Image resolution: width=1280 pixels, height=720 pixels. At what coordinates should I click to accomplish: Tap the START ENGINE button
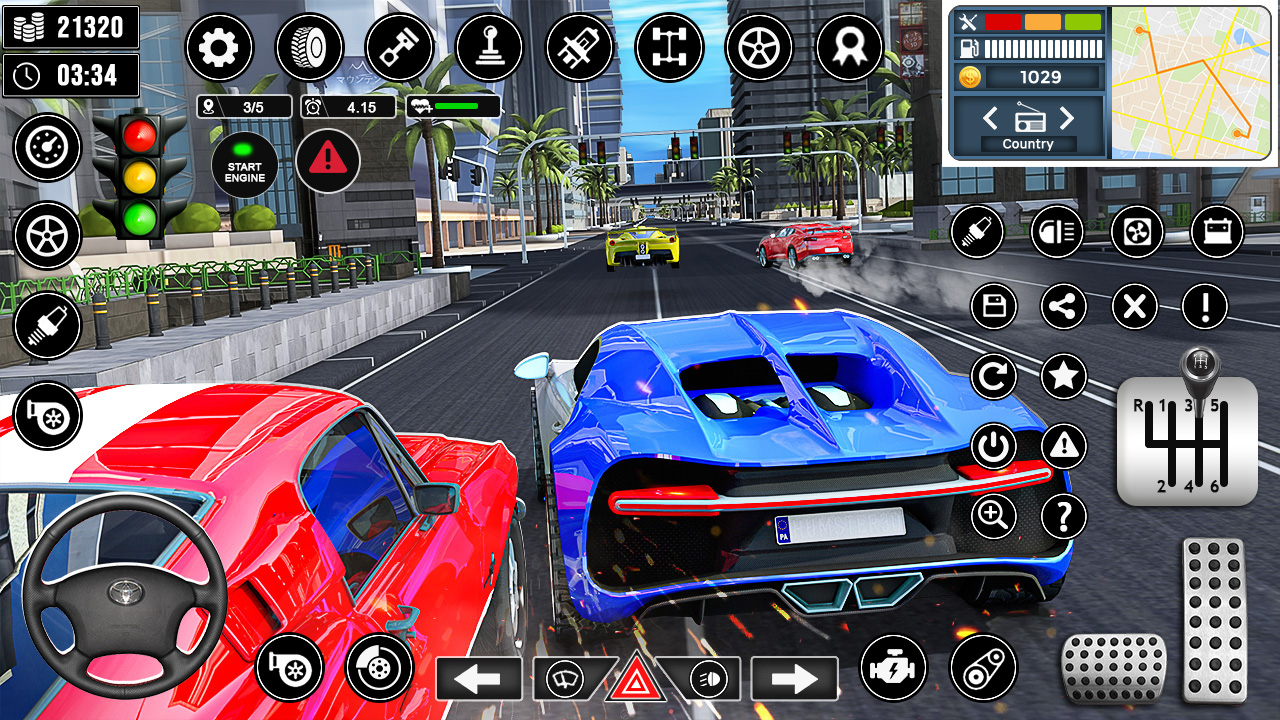tap(244, 165)
